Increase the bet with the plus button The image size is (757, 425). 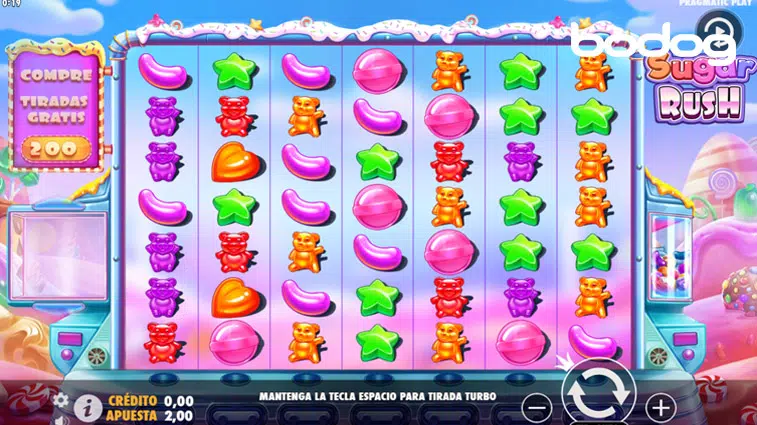(x=660, y=407)
